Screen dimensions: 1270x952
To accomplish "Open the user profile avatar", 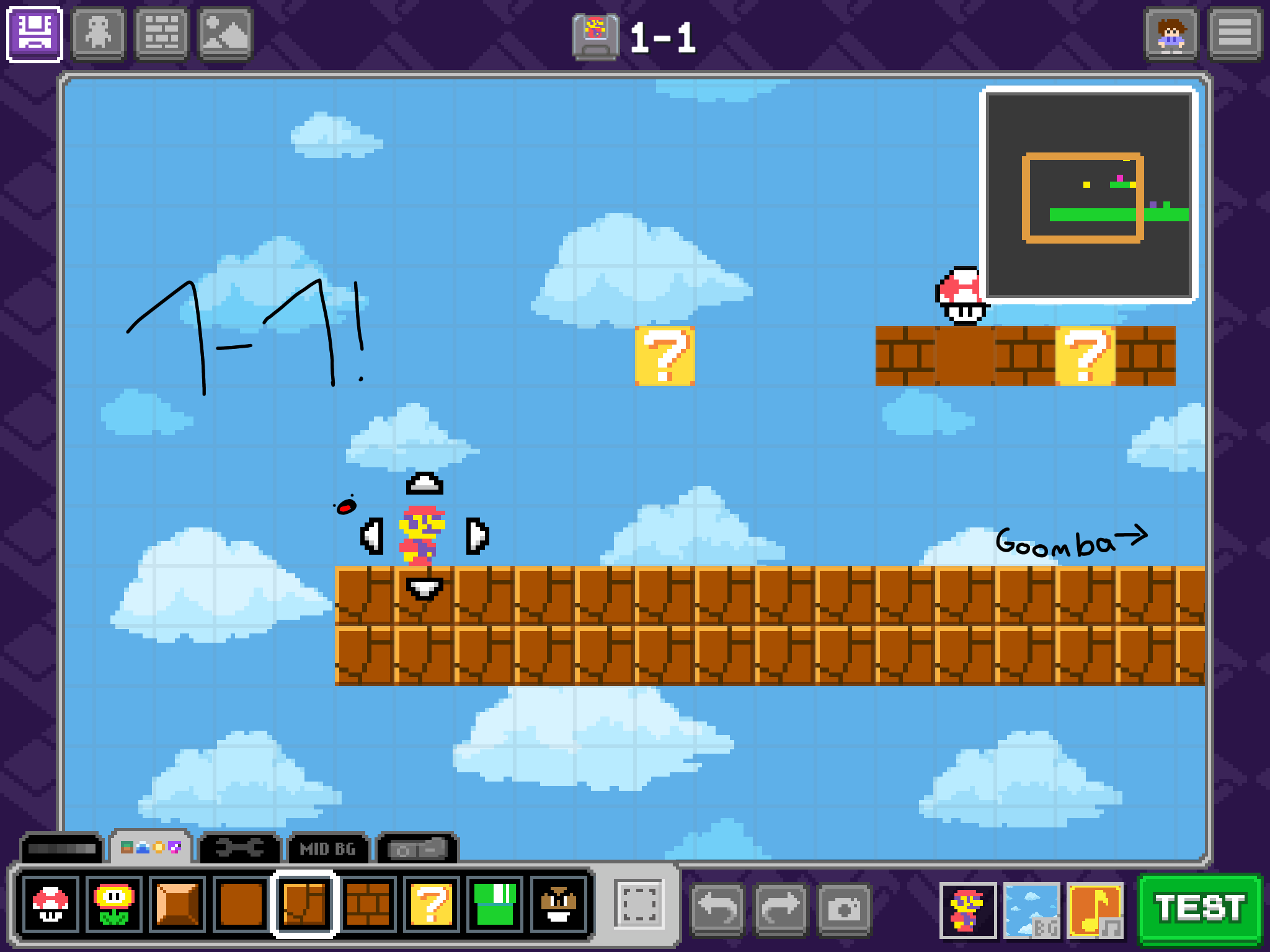I will 1171,34.
